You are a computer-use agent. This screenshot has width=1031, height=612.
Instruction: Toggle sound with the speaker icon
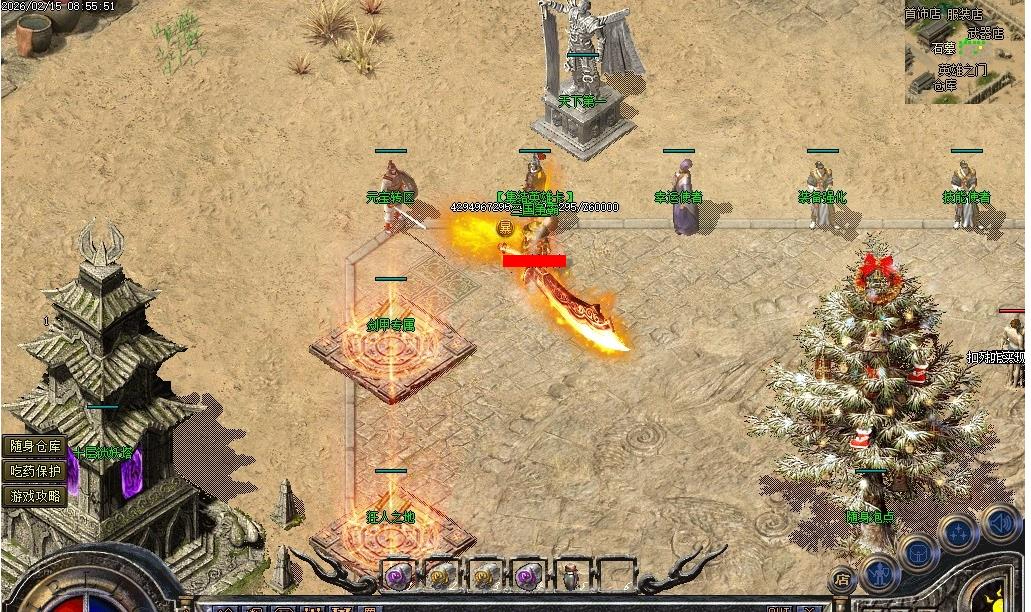(x=999, y=520)
